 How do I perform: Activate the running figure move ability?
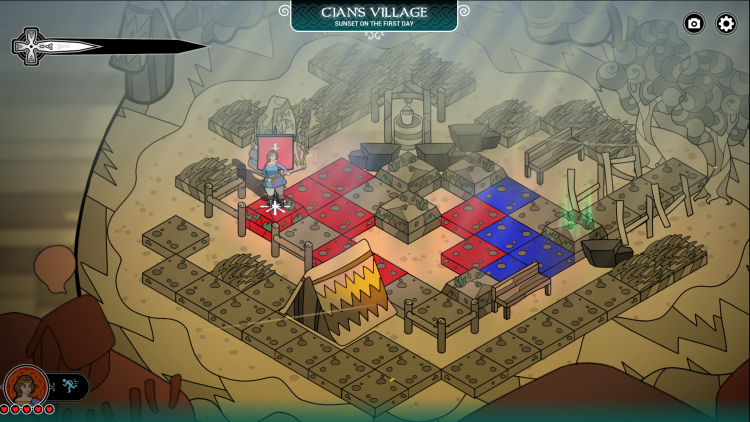(69, 386)
